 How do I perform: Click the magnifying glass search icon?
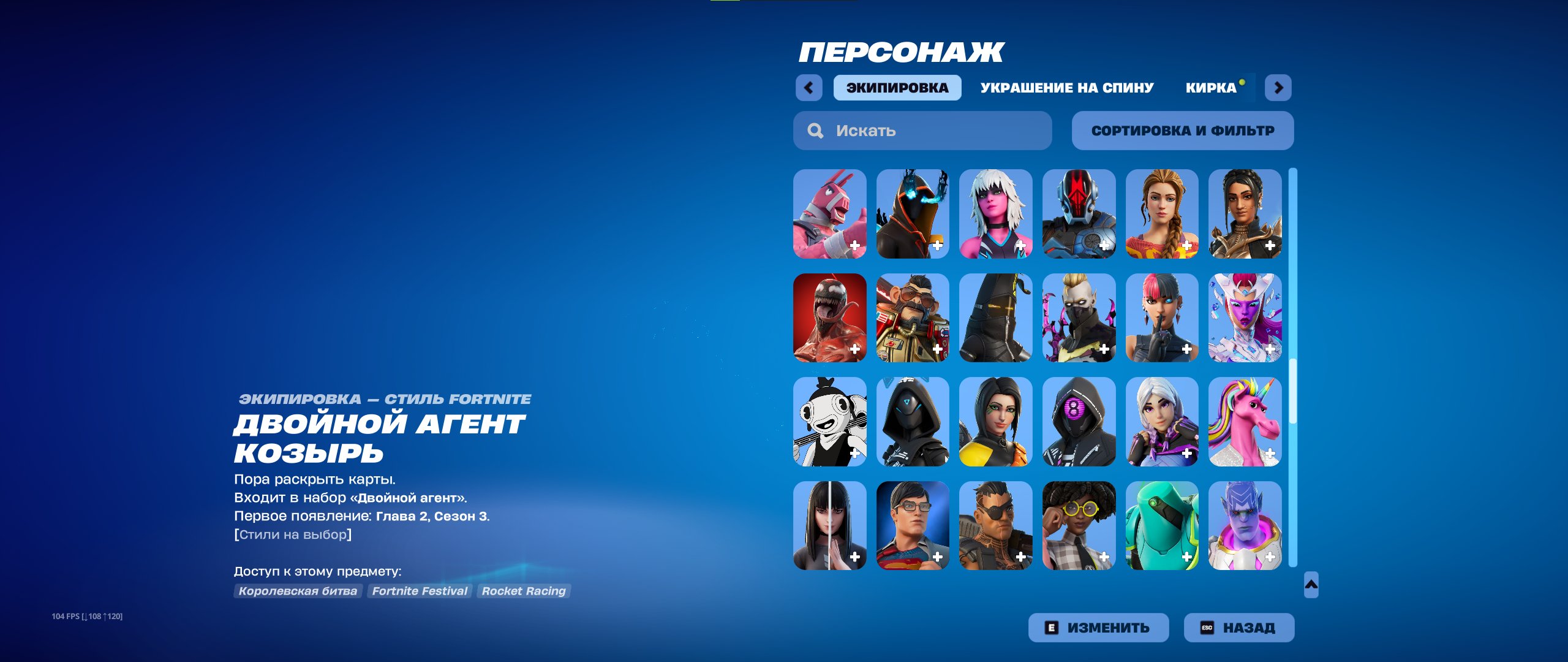point(815,131)
